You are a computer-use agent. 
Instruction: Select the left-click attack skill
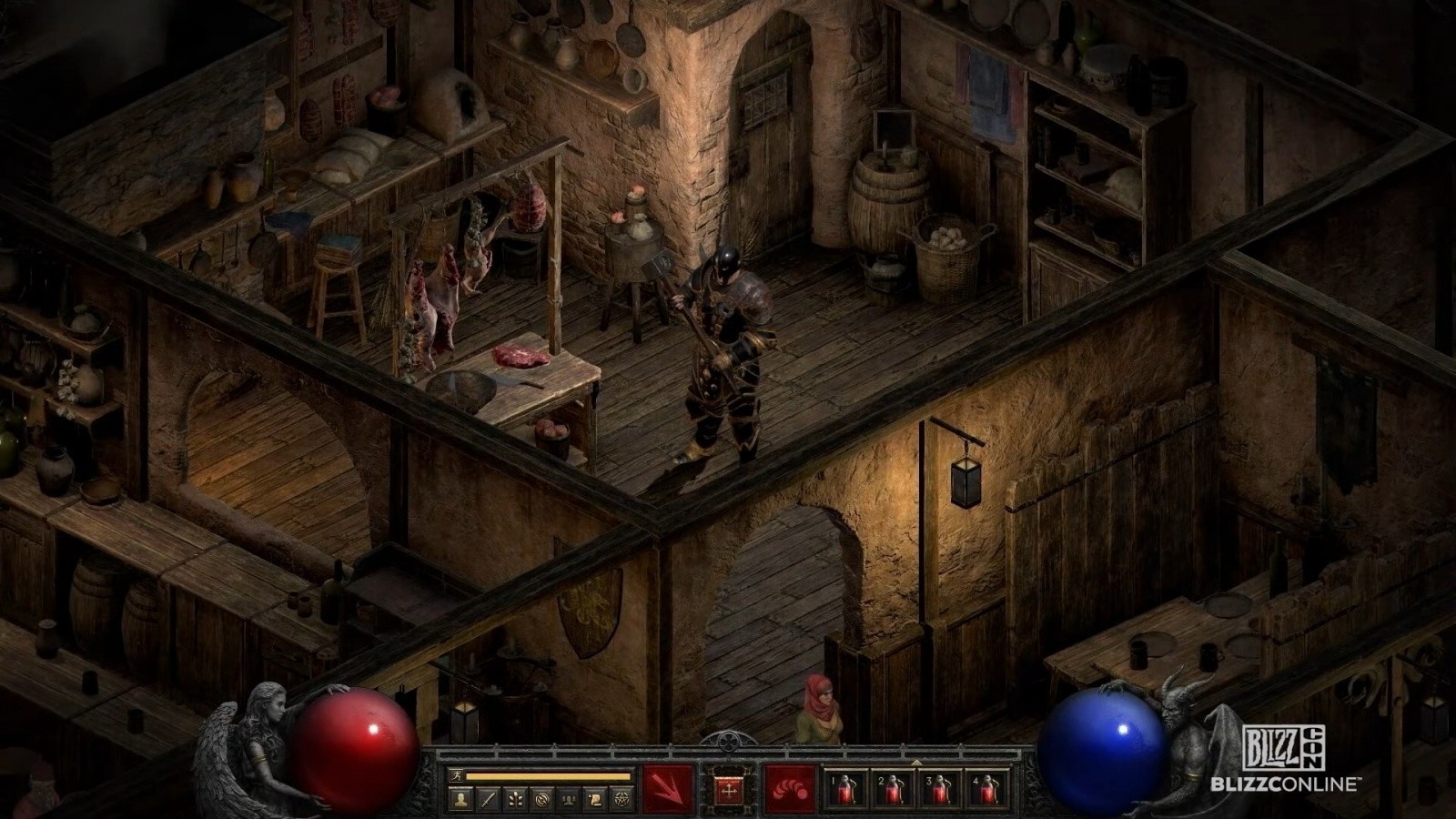tap(669, 788)
